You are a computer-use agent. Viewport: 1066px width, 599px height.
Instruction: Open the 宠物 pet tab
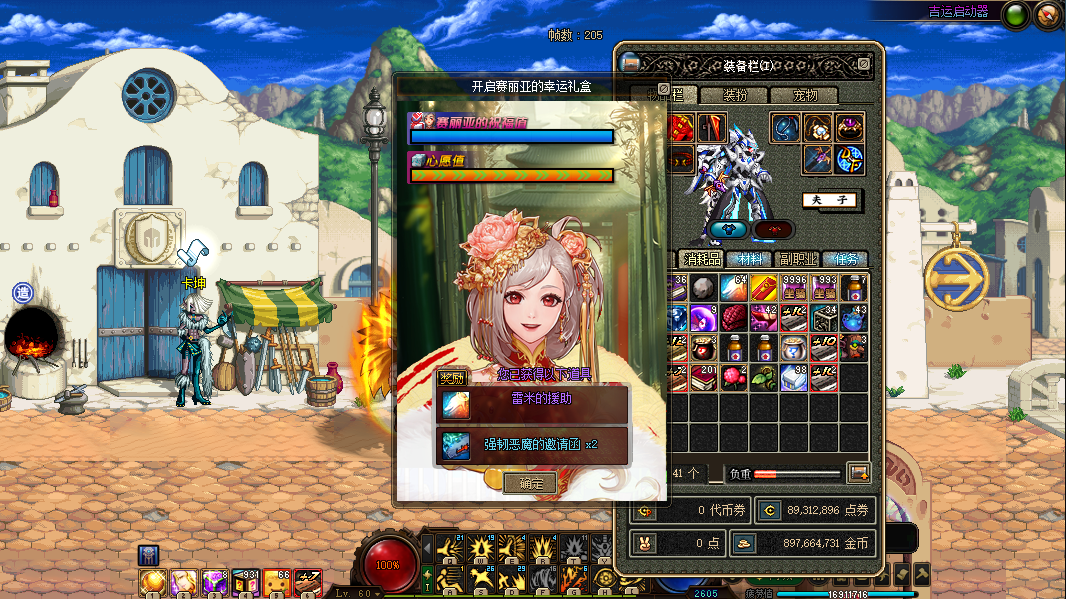(806, 96)
